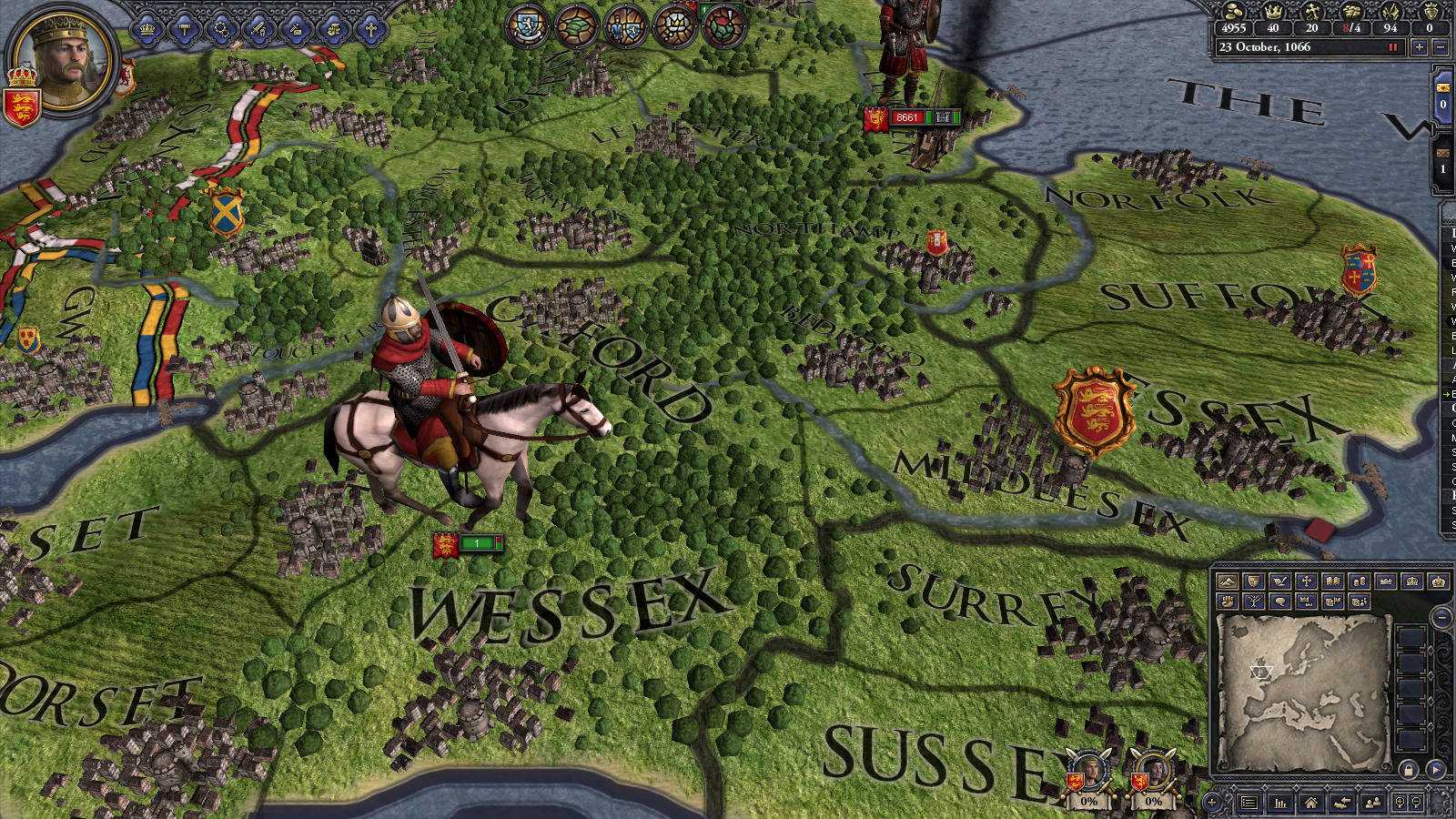The height and width of the screenshot is (819, 1456).
Task: Open the character finder via the two-figures icon
Action: pyautogui.click(x=1374, y=804)
